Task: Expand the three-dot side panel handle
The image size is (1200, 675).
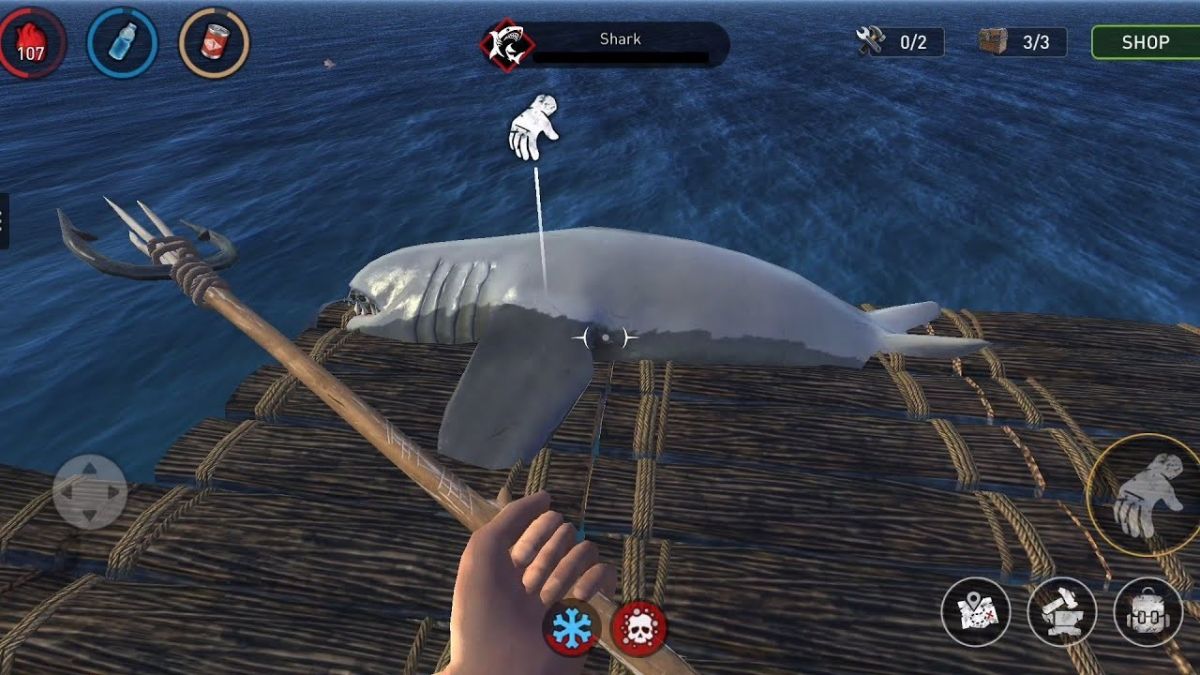Action: tap(4, 220)
